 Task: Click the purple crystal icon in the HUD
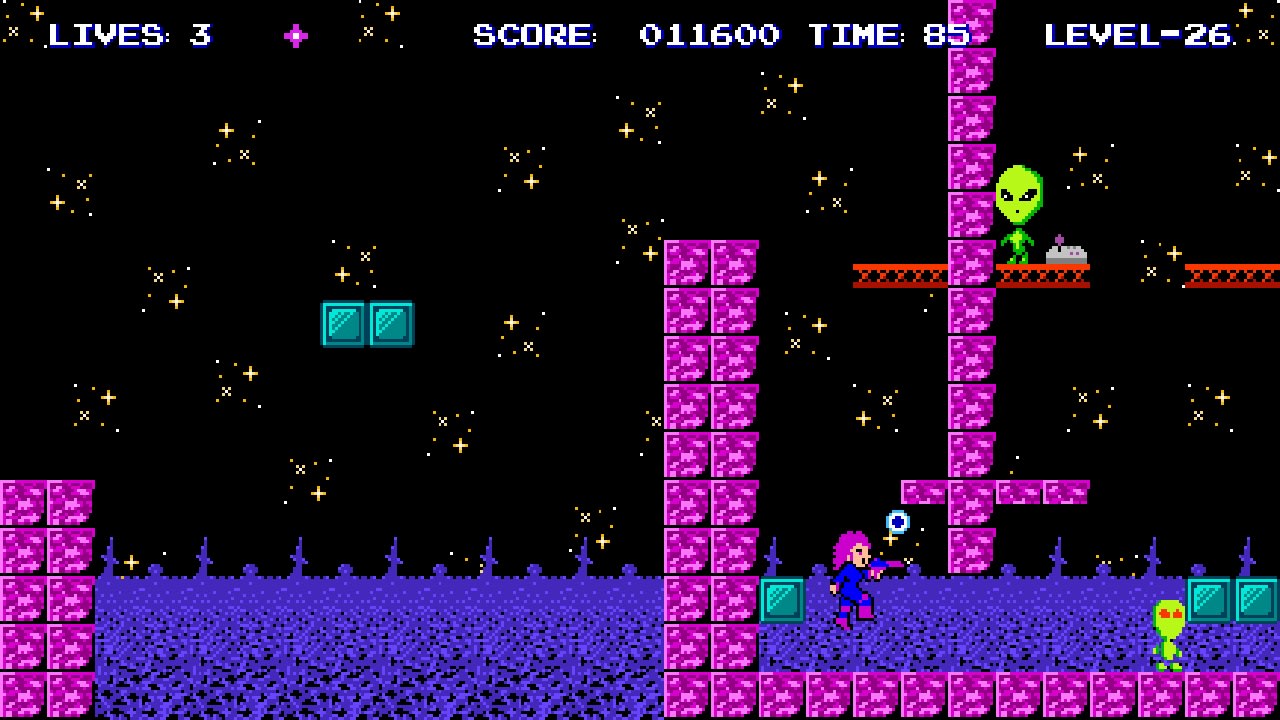click(295, 36)
